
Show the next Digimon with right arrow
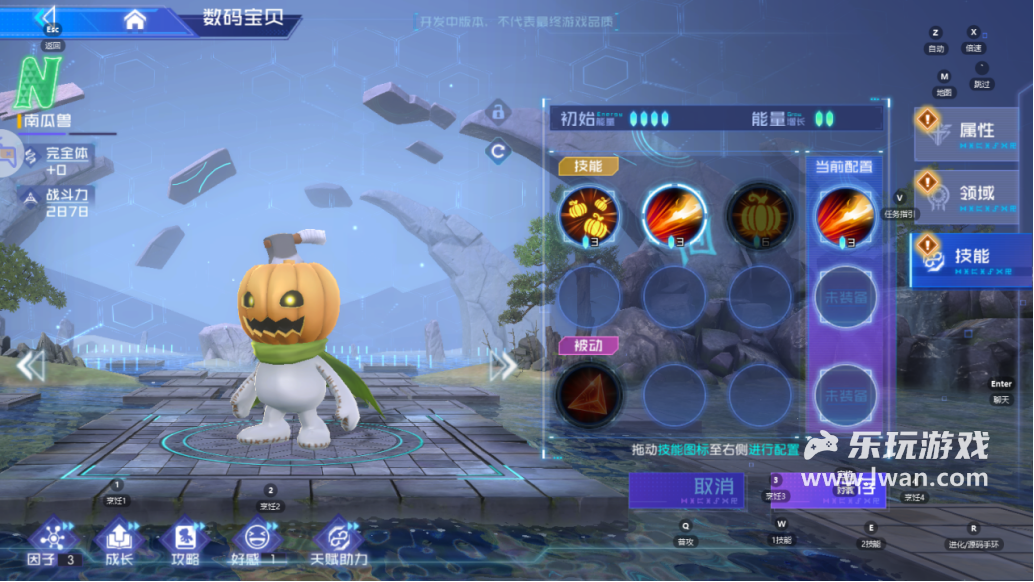tap(503, 366)
